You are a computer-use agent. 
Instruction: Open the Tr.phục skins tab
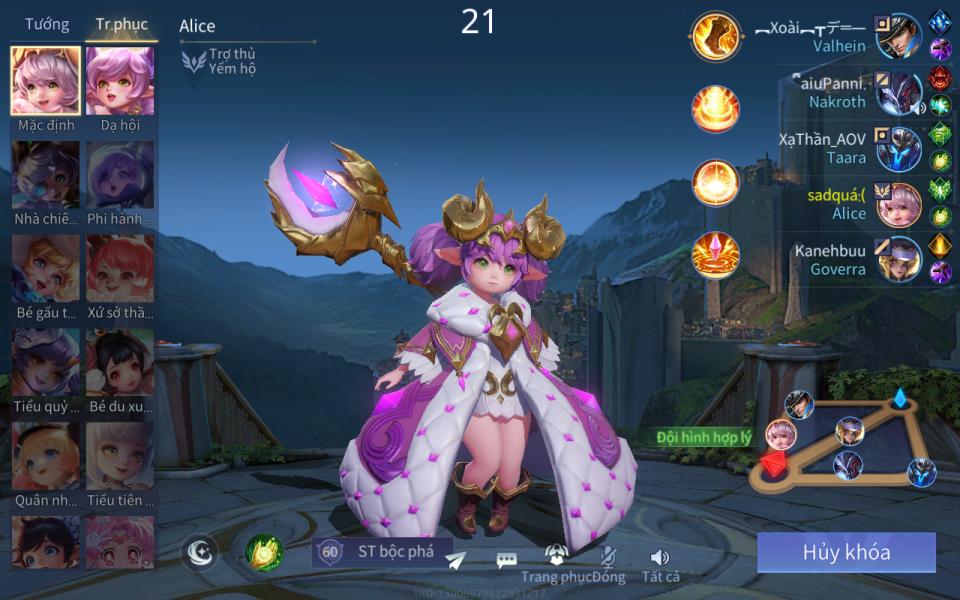[x=121, y=24]
